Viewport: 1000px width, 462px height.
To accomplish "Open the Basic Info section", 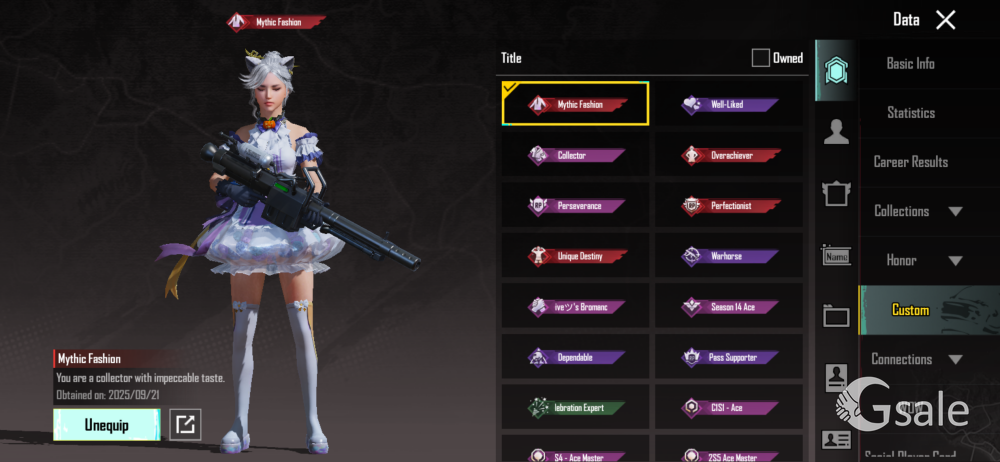I will 910,63.
